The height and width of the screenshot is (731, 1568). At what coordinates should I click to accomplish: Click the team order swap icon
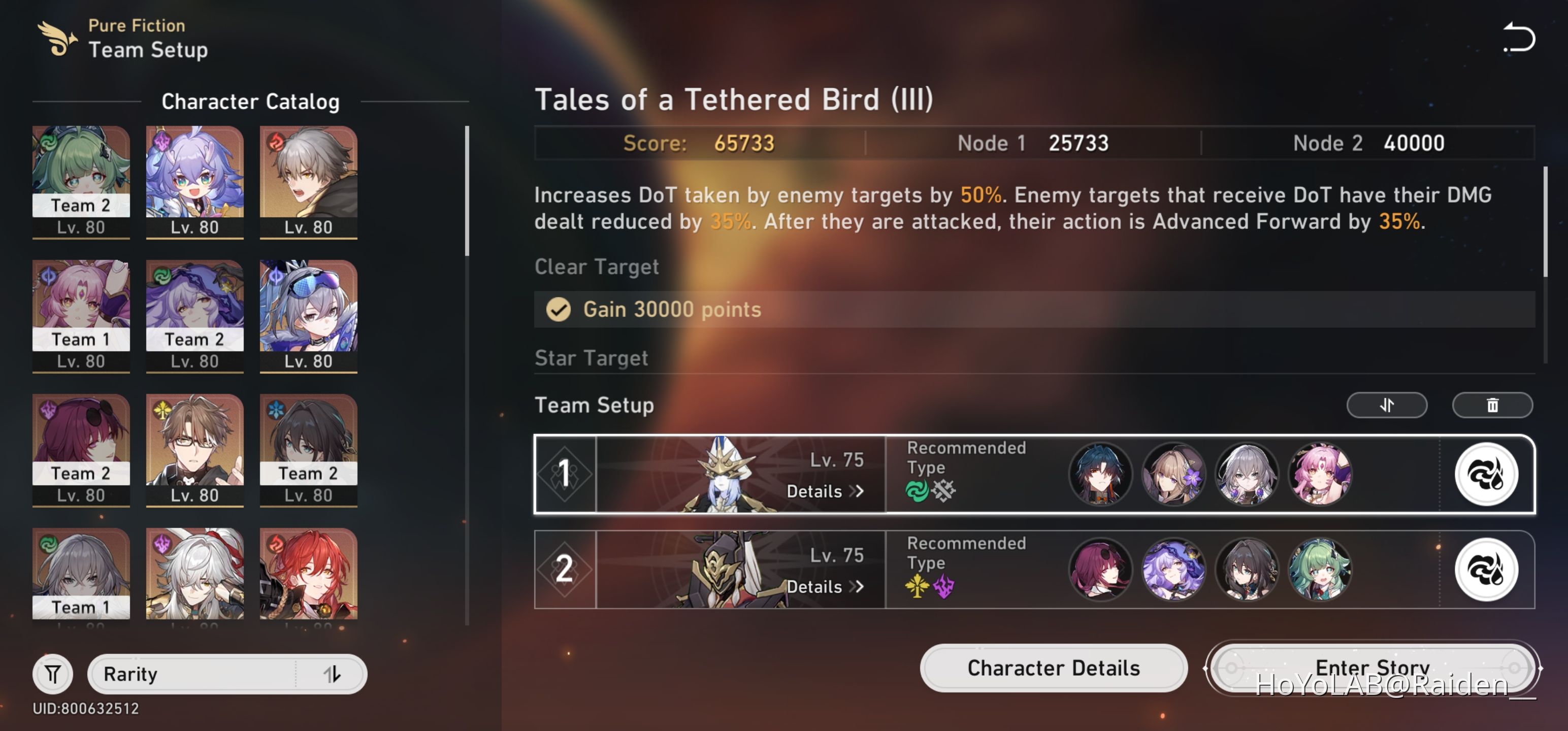1386,405
